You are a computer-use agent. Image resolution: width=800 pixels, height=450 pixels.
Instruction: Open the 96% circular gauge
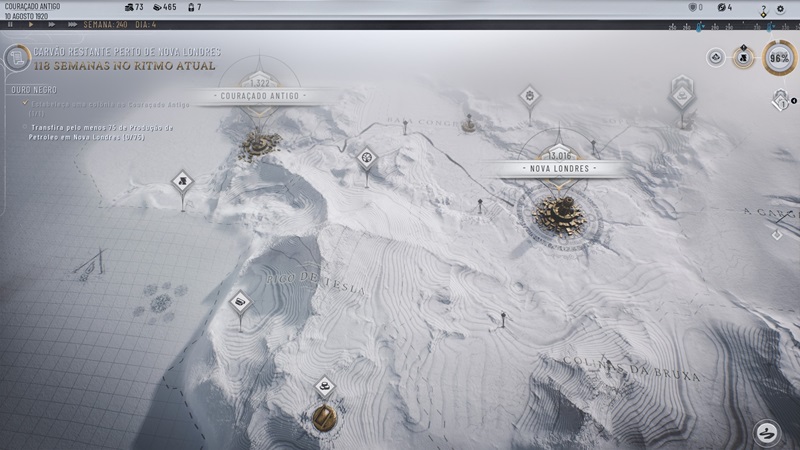point(780,58)
